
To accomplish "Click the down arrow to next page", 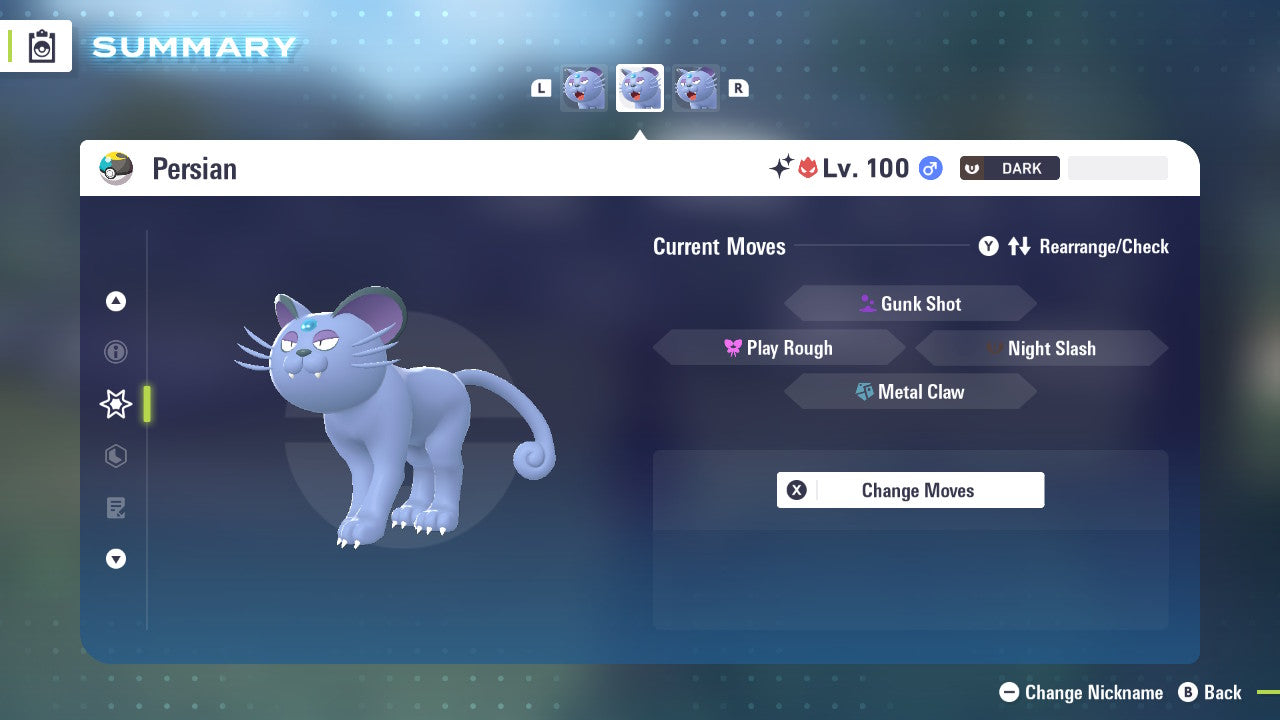I will point(115,559).
